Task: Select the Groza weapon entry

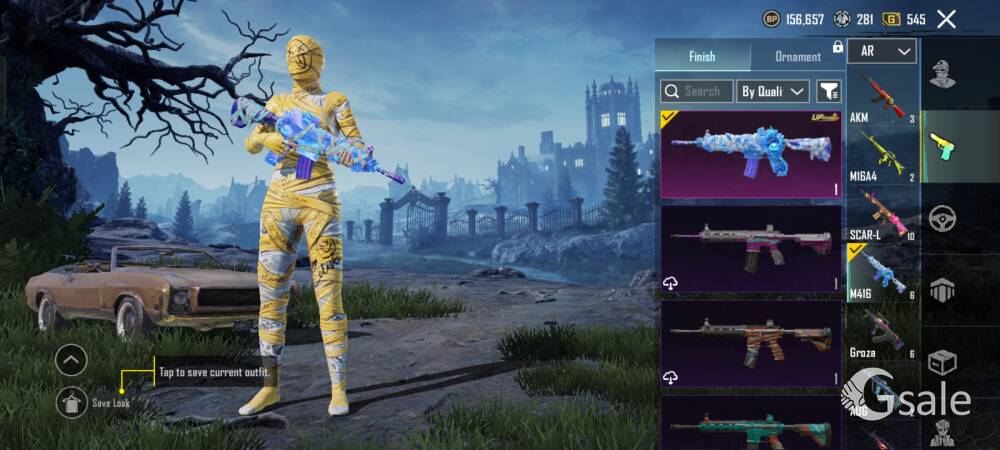Action: point(882,331)
